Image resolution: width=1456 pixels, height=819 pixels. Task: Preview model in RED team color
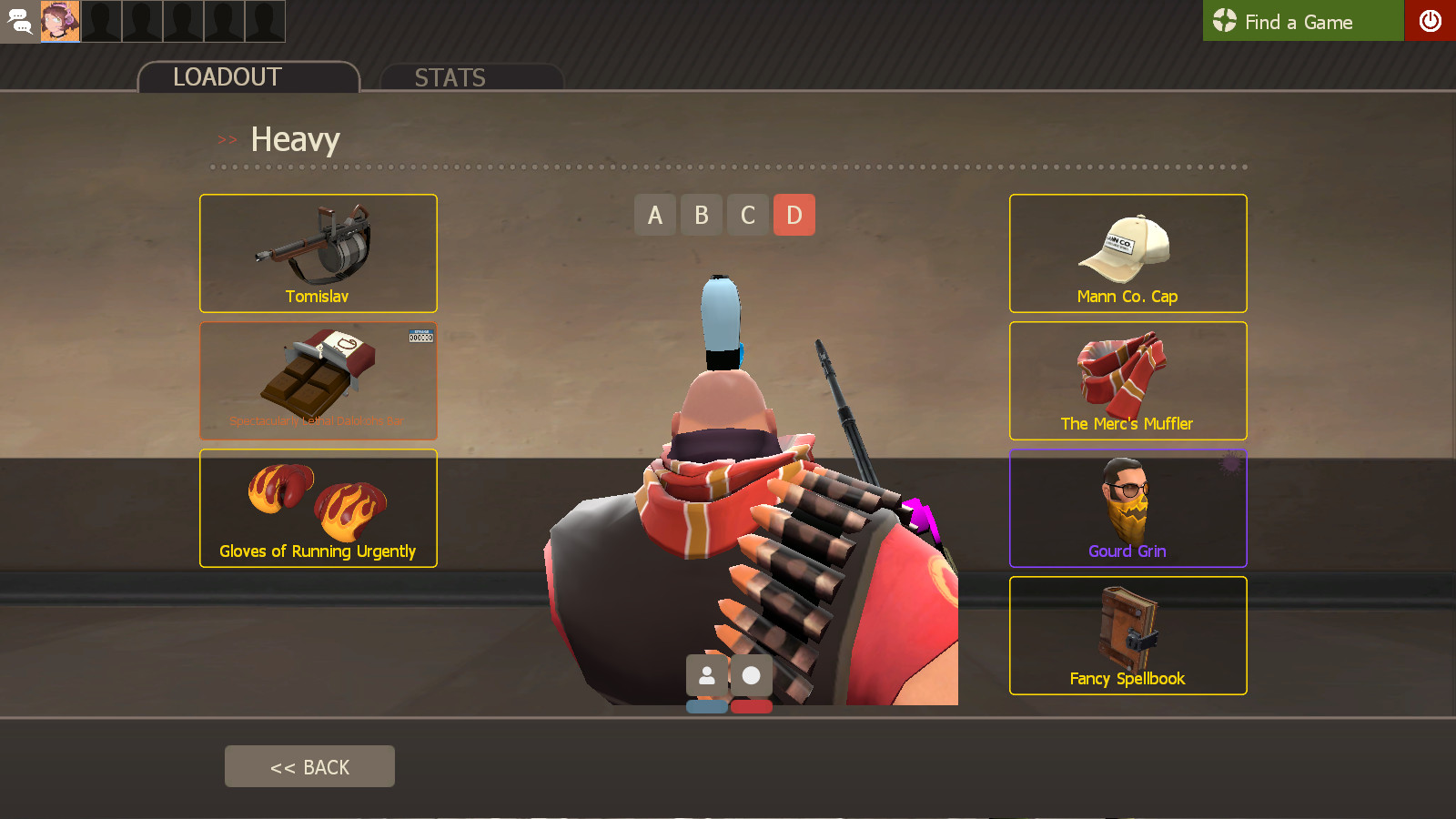tap(752, 706)
